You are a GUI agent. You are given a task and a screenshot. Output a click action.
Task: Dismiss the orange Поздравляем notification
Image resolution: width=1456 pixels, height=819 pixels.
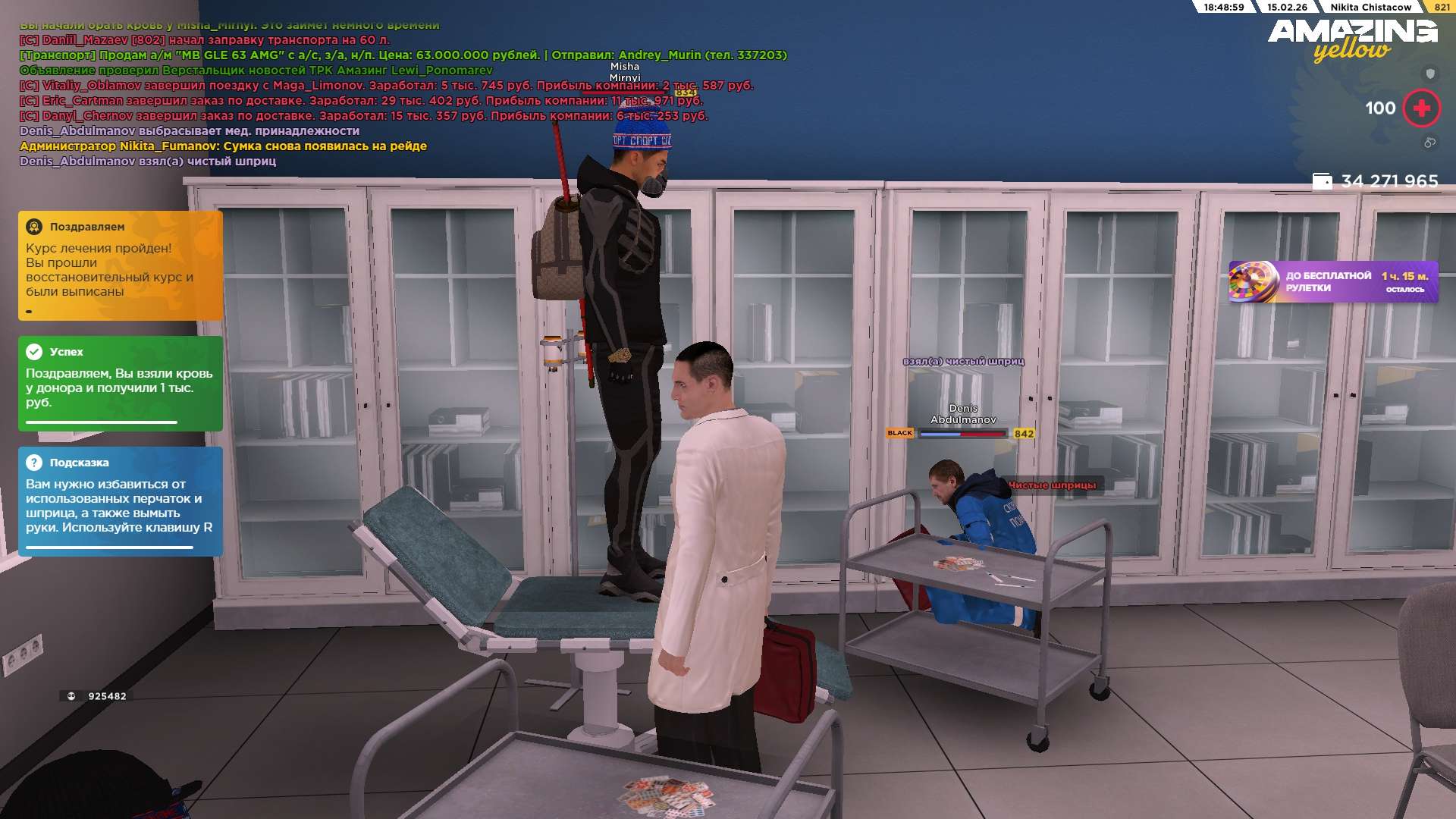pyautogui.click(x=120, y=265)
